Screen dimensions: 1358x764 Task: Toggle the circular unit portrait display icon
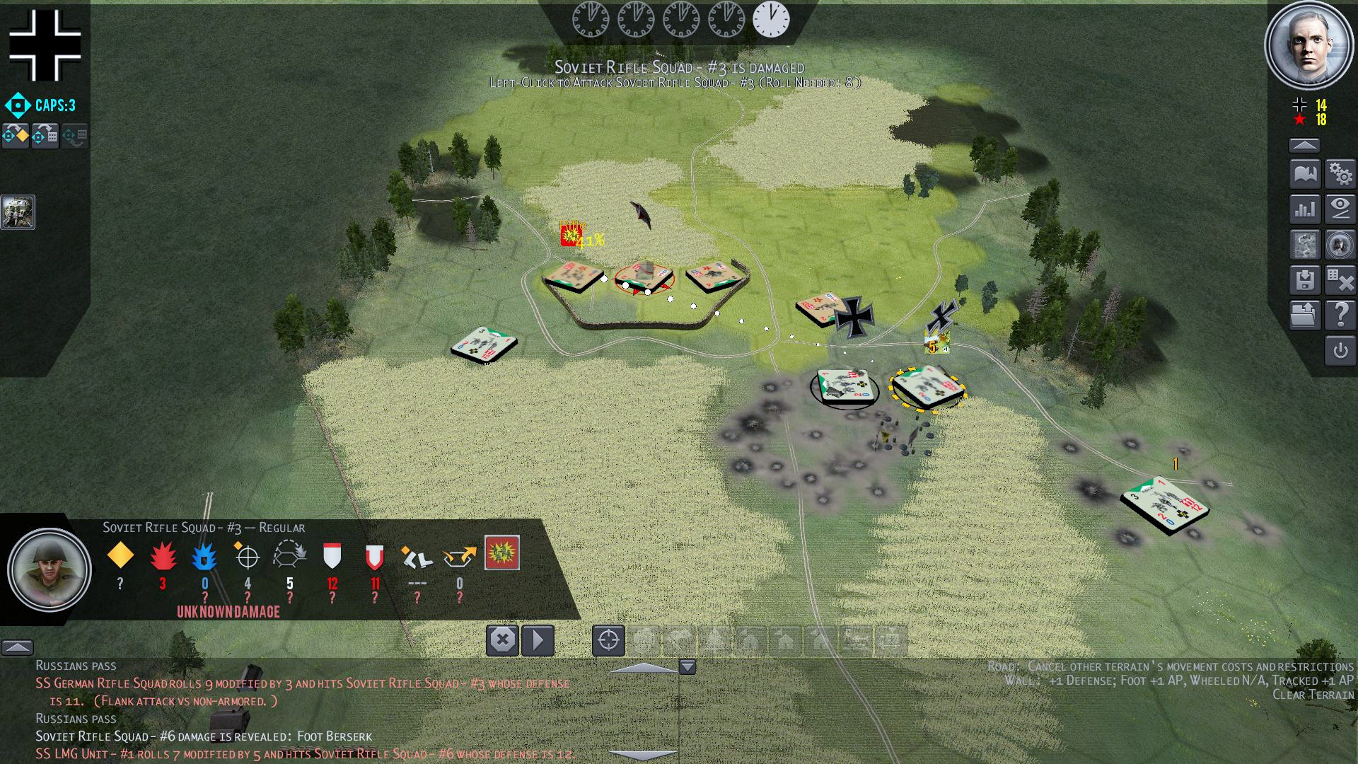tap(1339, 243)
